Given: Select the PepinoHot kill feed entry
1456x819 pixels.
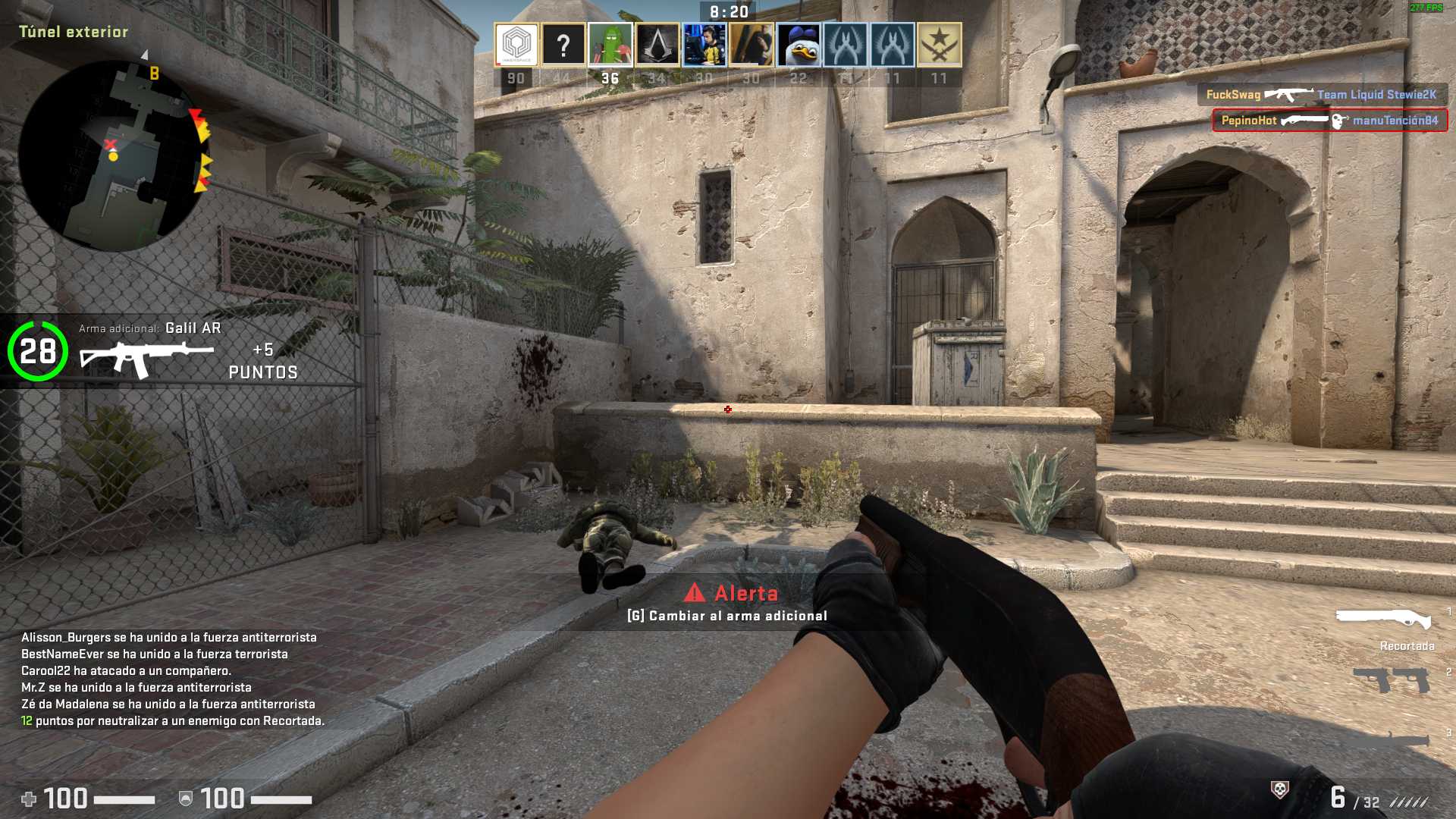Looking at the screenshot, I should (1329, 121).
